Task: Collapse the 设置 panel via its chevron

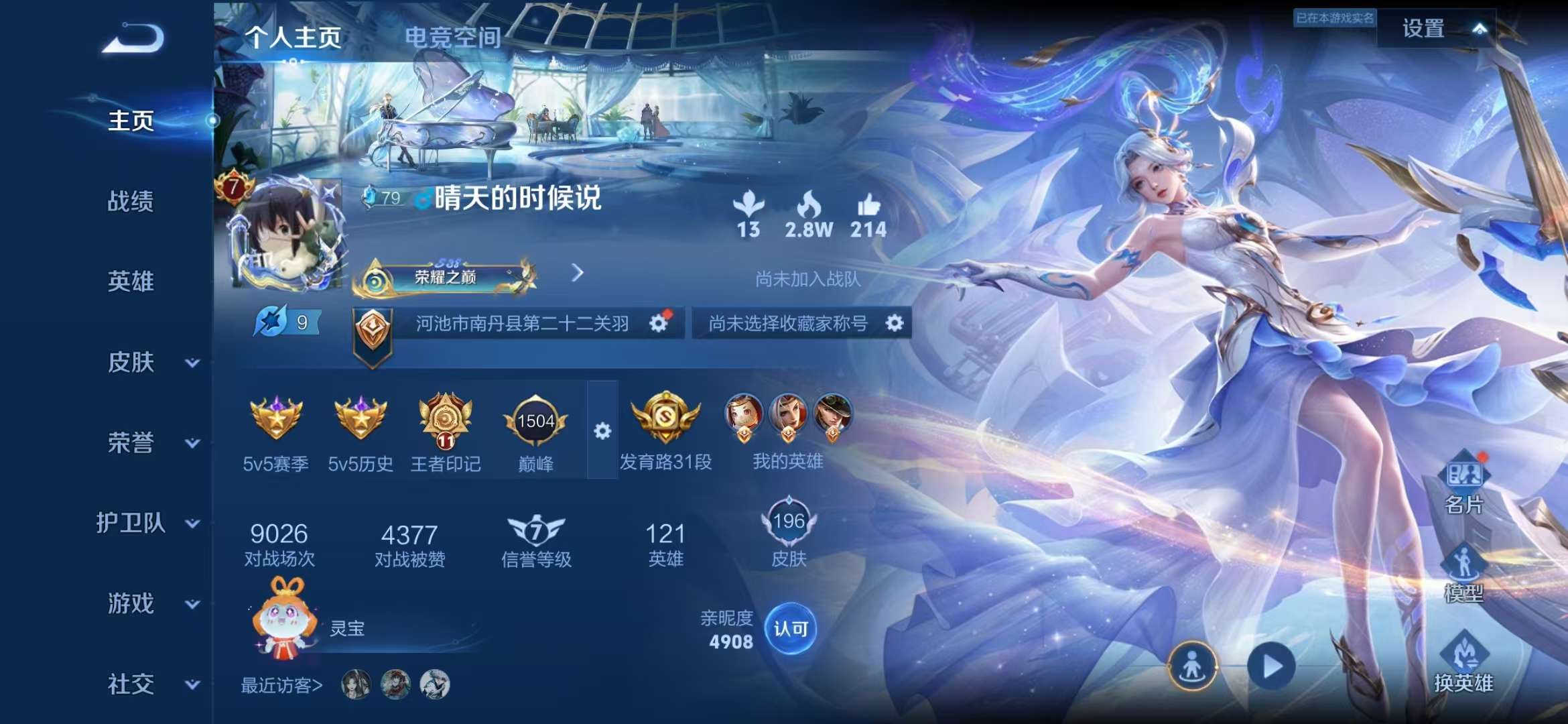Action: (1481, 28)
